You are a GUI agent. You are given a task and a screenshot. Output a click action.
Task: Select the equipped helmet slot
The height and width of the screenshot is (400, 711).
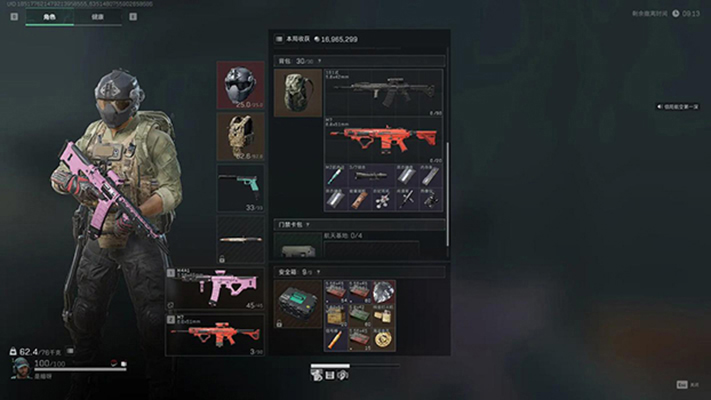click(x=240, y=85)
